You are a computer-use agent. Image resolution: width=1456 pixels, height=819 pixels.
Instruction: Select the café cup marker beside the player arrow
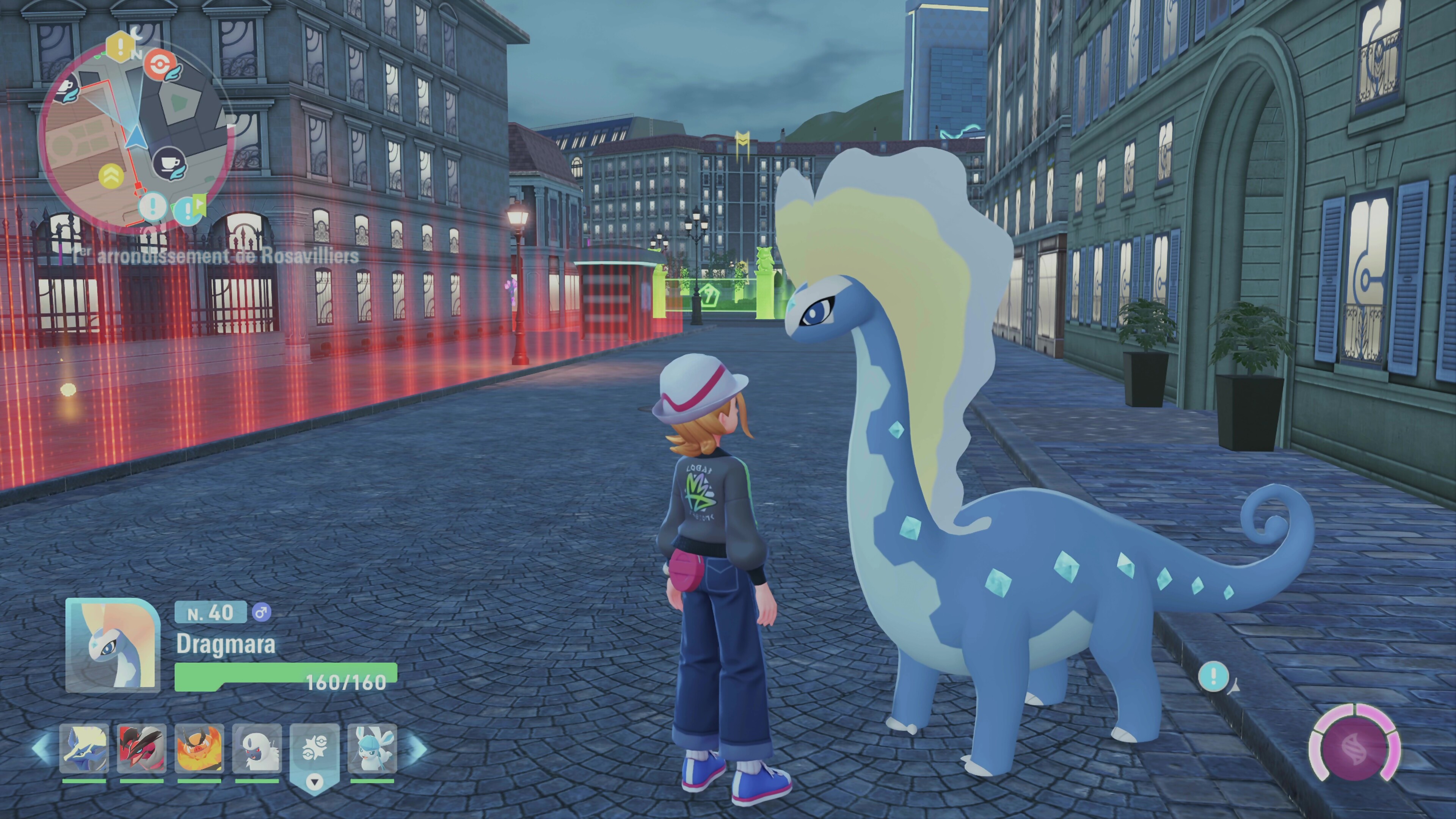click(169, 163)
